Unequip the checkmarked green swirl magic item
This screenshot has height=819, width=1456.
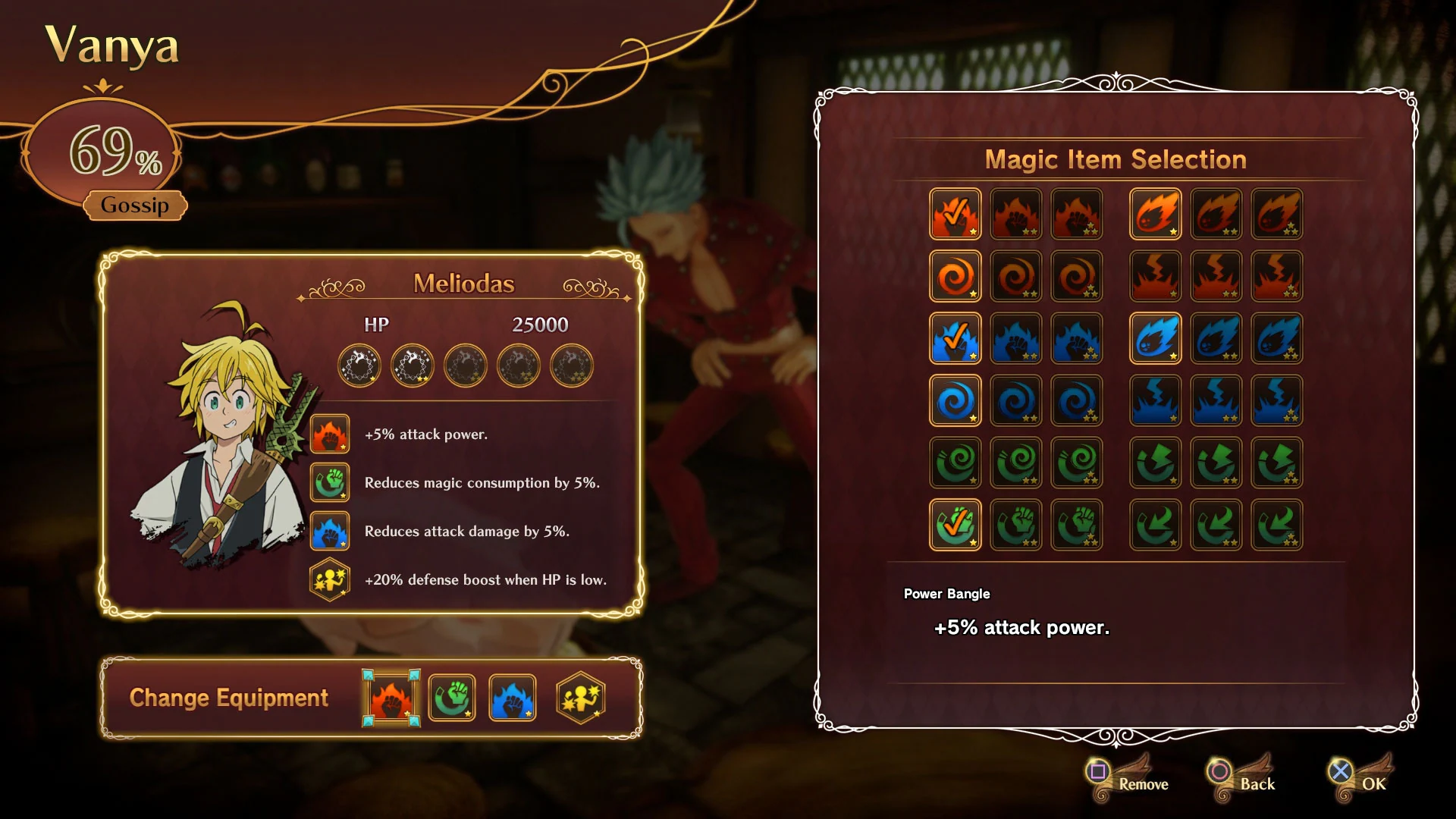click(x=955, y=525)
